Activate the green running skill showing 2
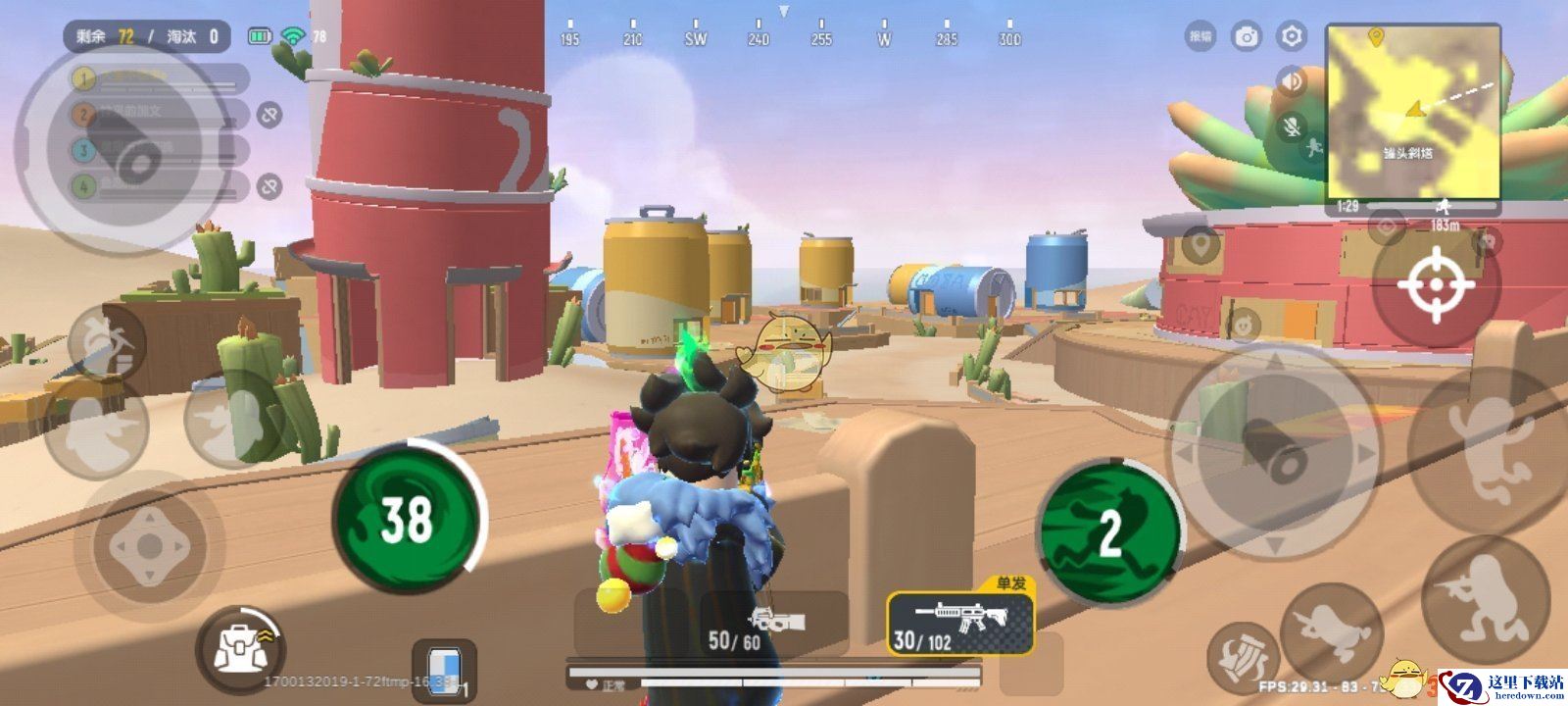This screenshot has width=1568, height=706. (x=1110, y=530)
